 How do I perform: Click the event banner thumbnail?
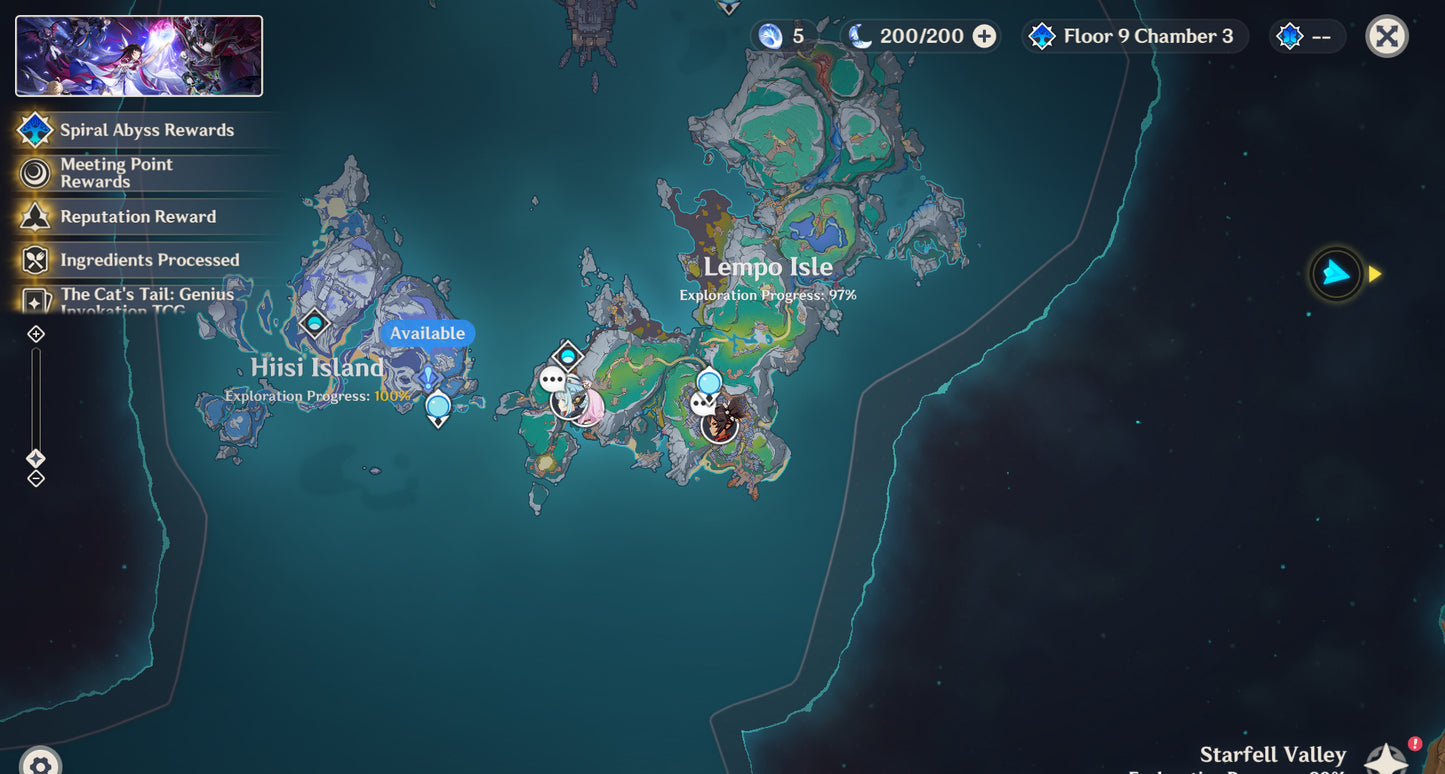[139, 56]
